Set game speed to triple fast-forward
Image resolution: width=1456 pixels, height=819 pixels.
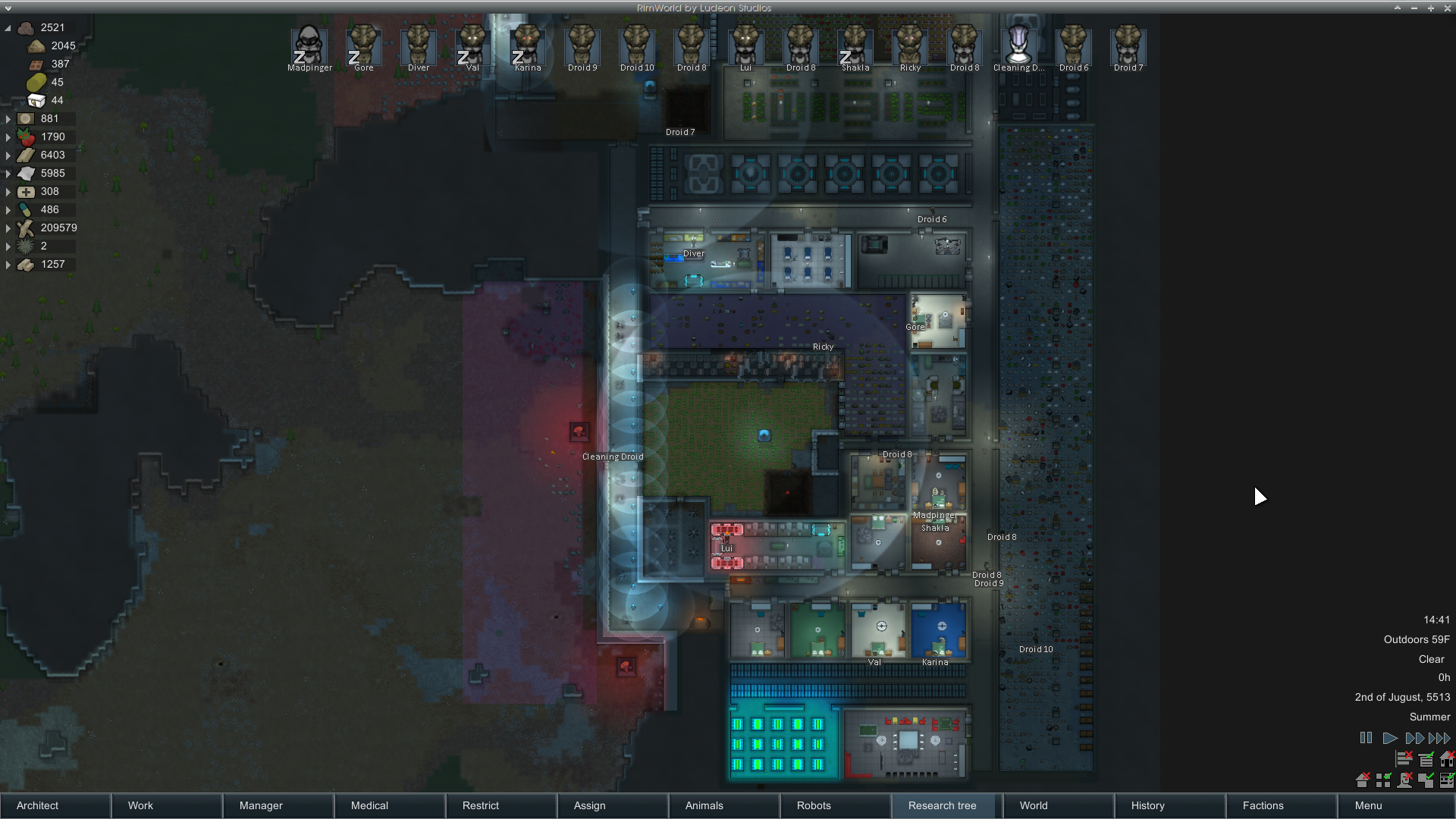[1439, 738]
